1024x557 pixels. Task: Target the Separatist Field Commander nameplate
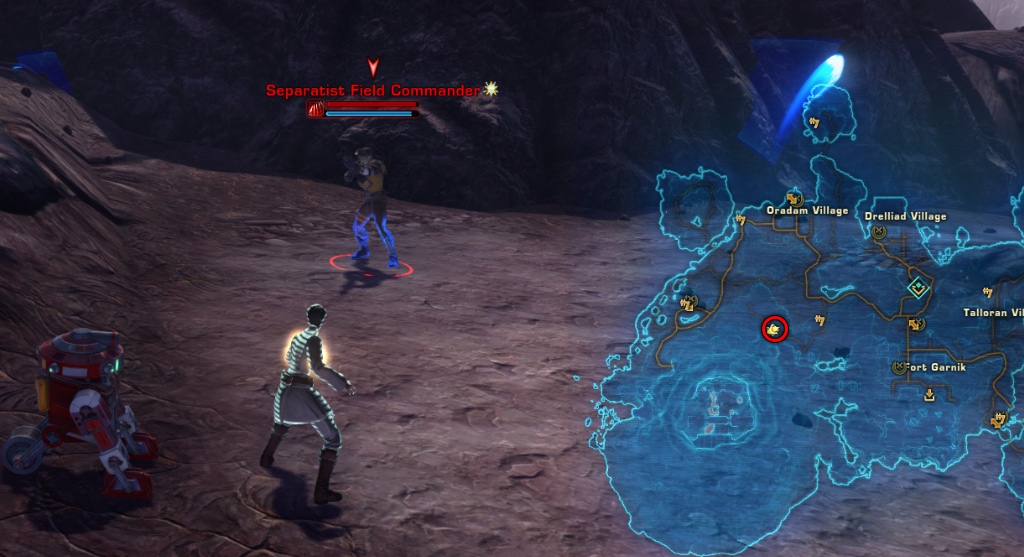tap(374, 90)
